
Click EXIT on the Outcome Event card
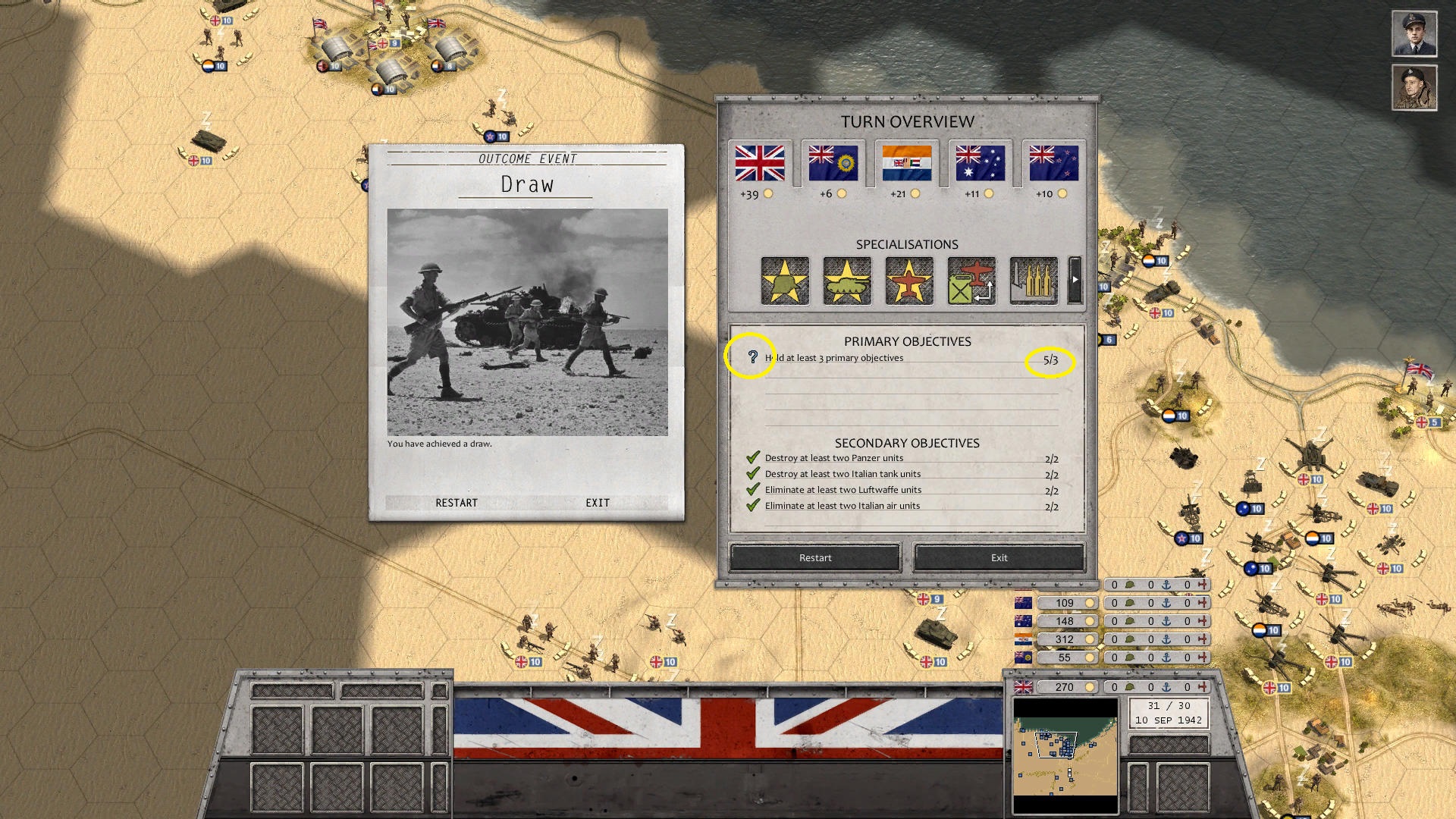click(597, 502)
